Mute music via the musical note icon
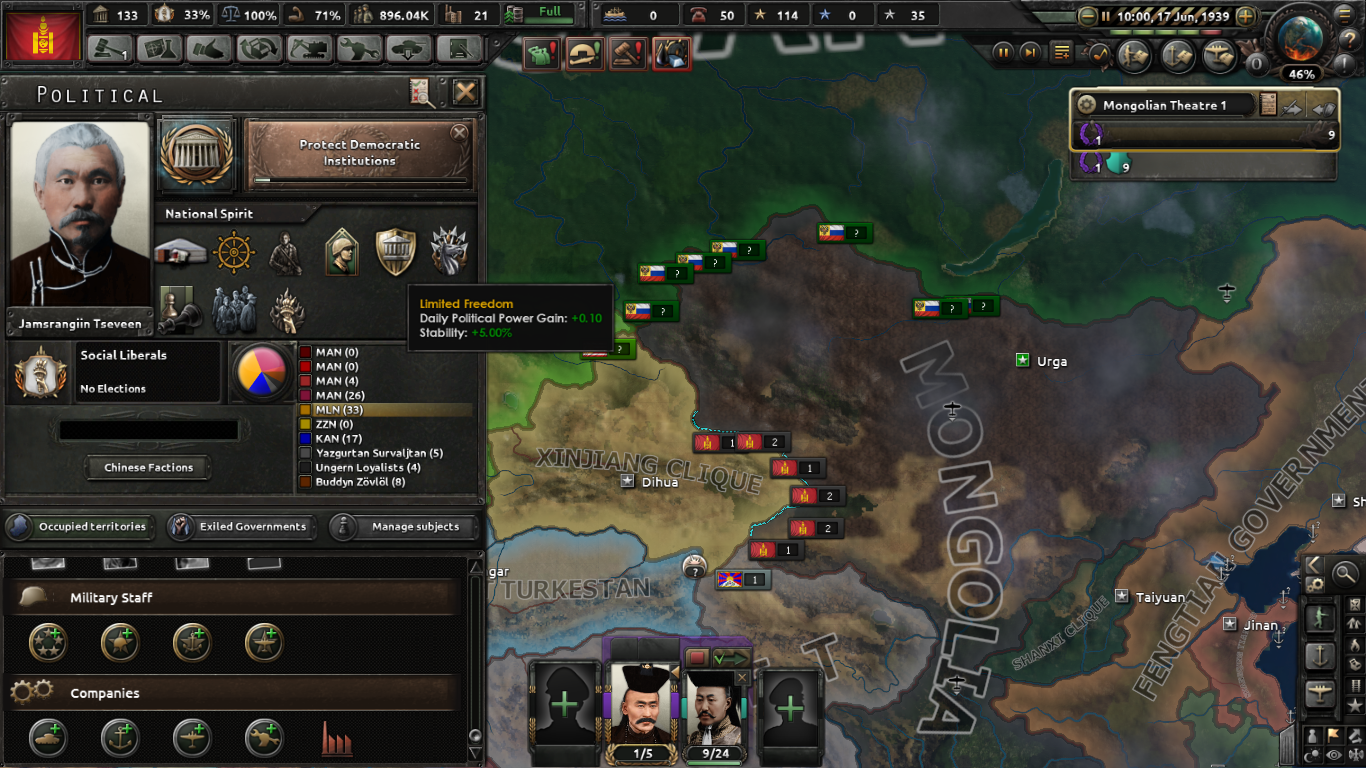Viewport: 1366px width, 768px height. coord(1098,52)
